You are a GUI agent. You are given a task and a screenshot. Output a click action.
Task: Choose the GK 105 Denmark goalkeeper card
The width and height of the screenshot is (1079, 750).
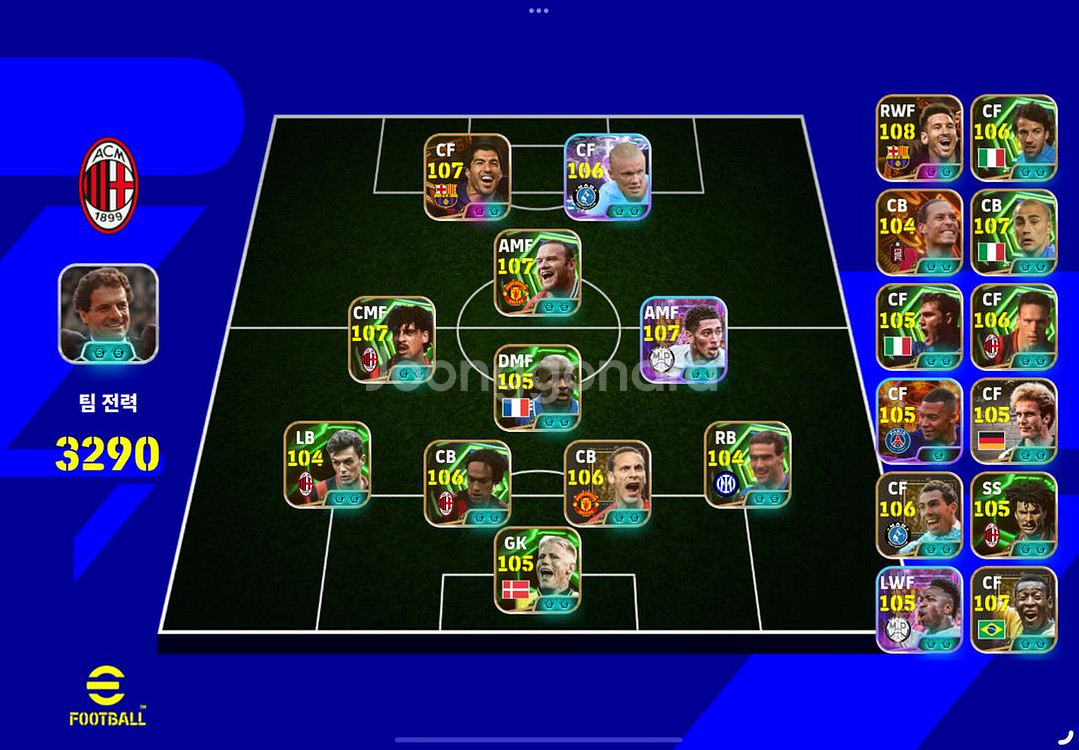click(x=537, y=570)
